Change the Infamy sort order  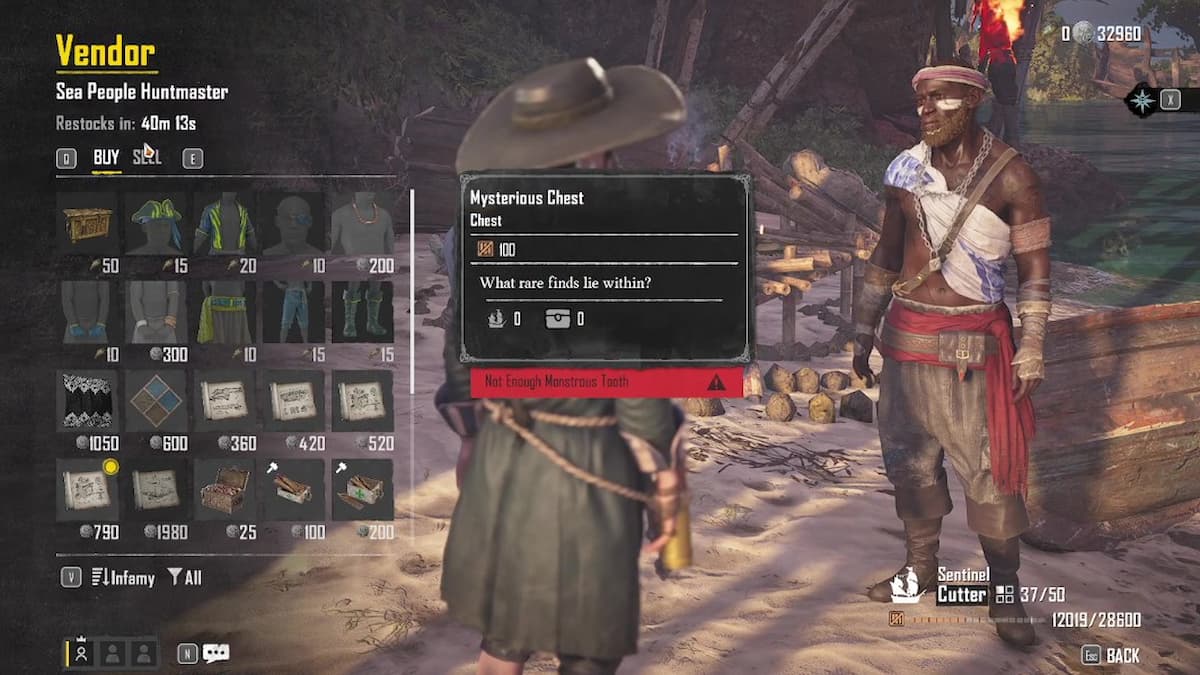125,577
